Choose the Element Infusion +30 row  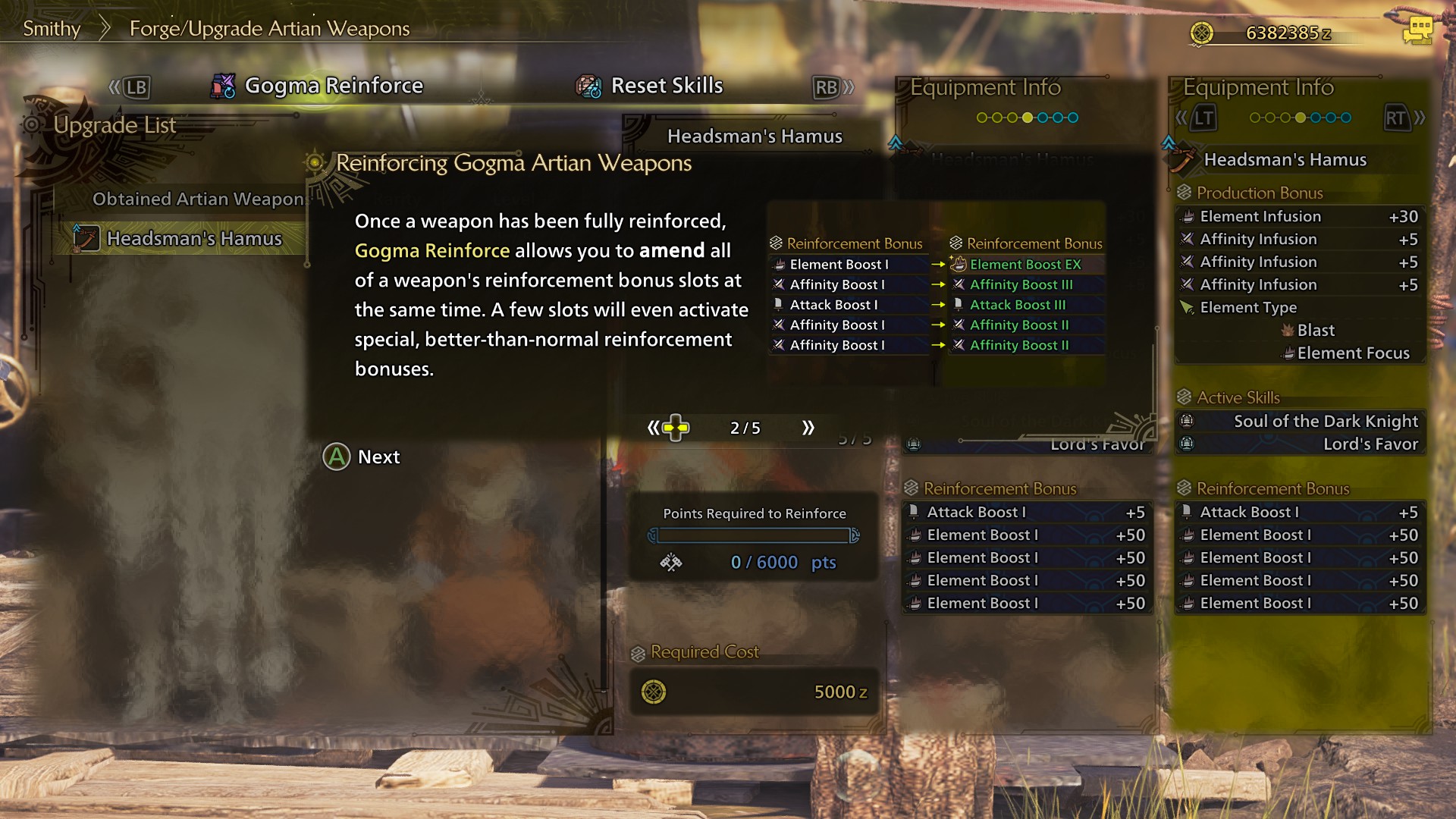click(1301, 217)
